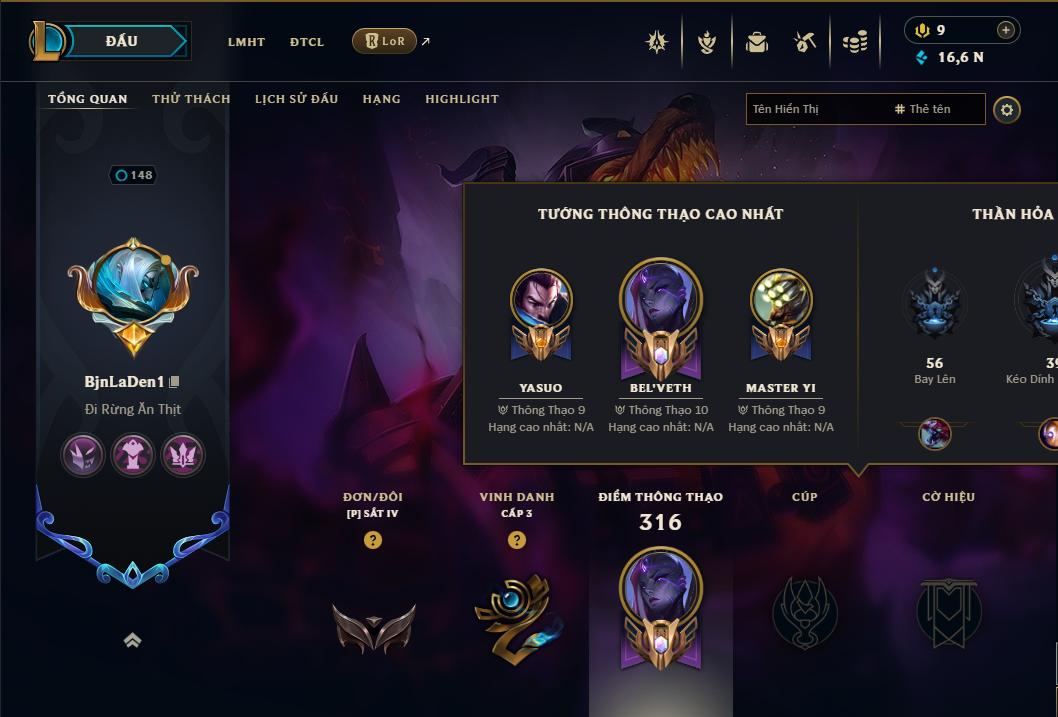
Task: Open the store coins icon
Action: [x=854, y=42]
